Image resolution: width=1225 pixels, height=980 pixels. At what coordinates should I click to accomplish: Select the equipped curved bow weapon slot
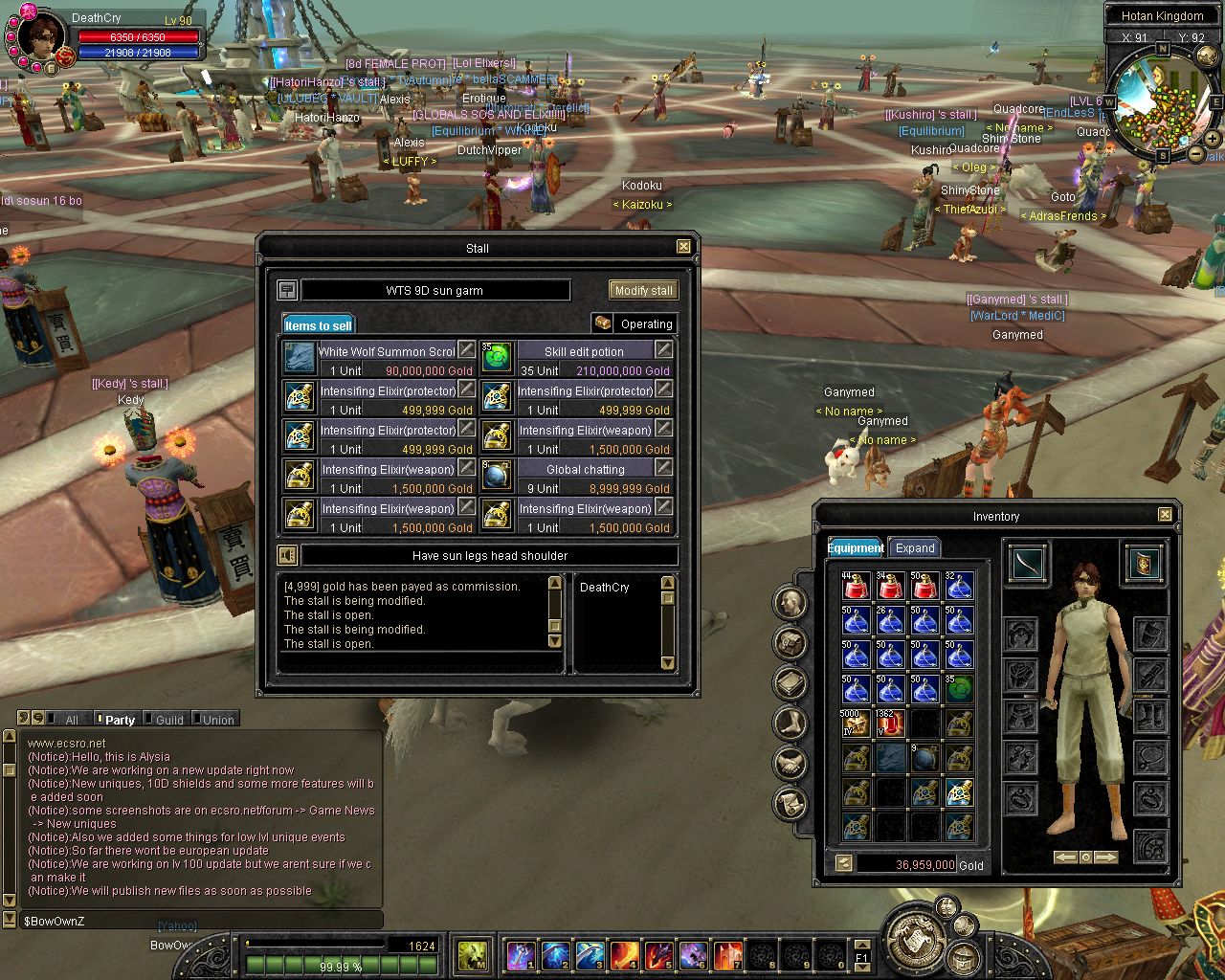click(1027, 563)
